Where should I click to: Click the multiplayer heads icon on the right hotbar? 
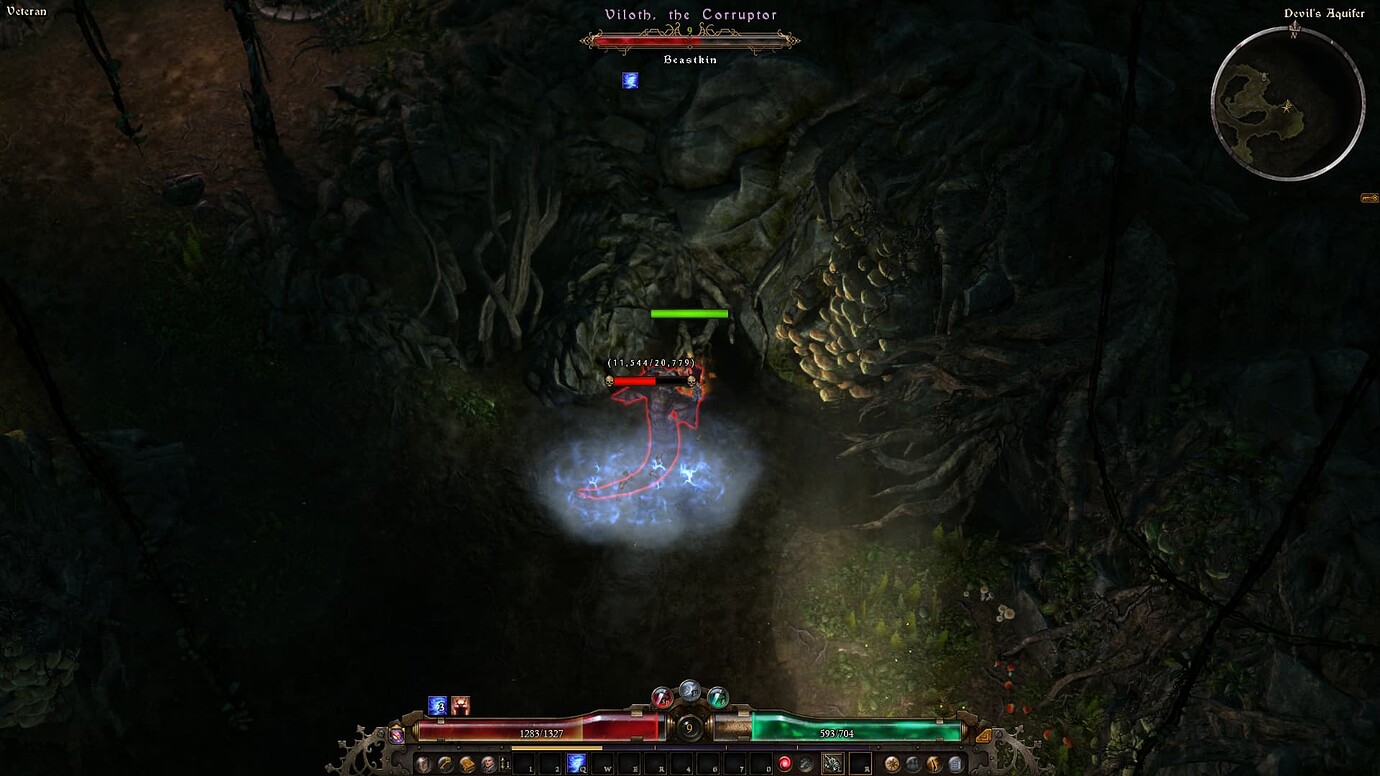(x=913, y=762)
